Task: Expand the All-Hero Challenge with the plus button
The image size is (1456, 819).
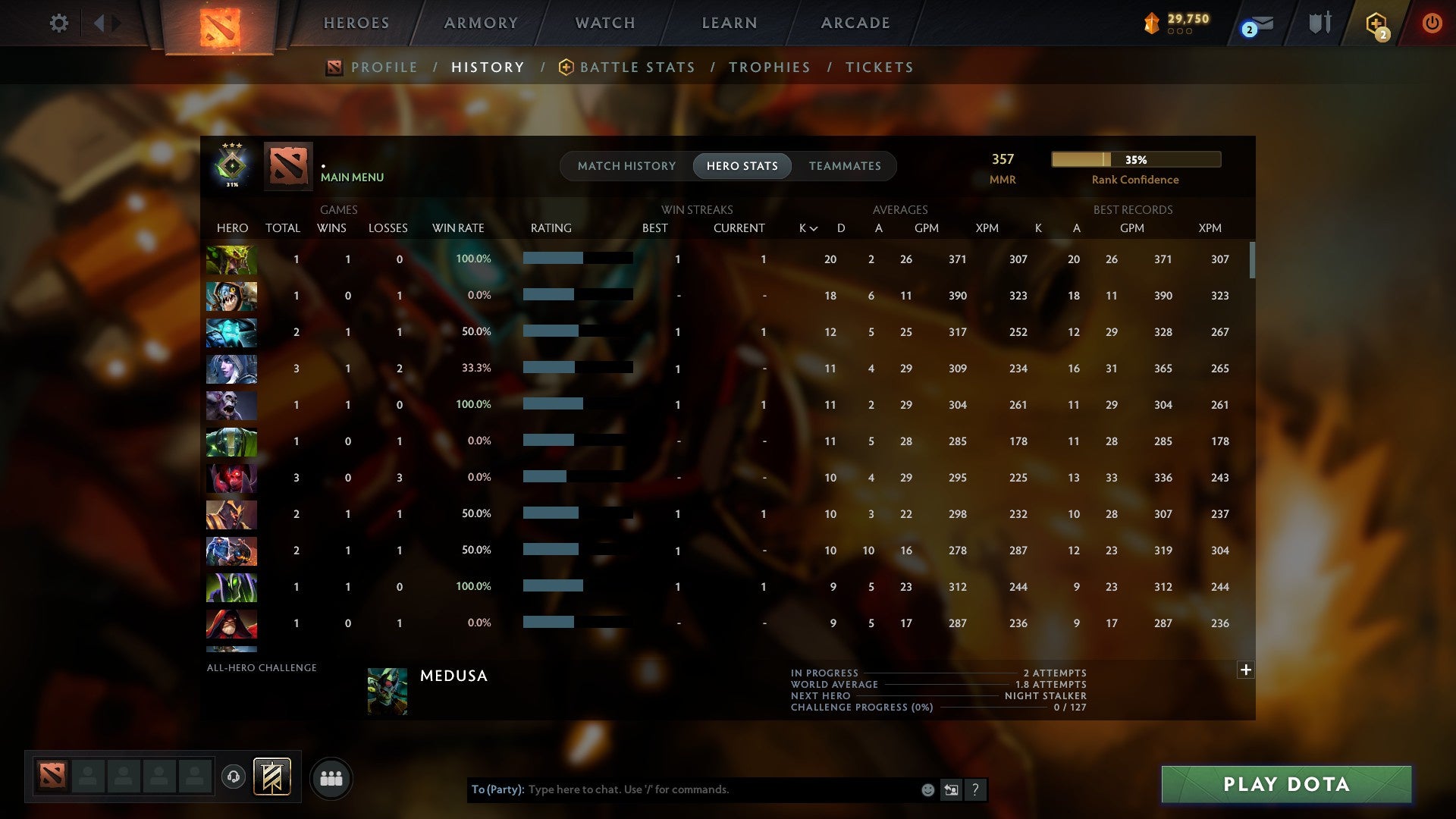Action: pyautogui.click(x=1245, y=670)
